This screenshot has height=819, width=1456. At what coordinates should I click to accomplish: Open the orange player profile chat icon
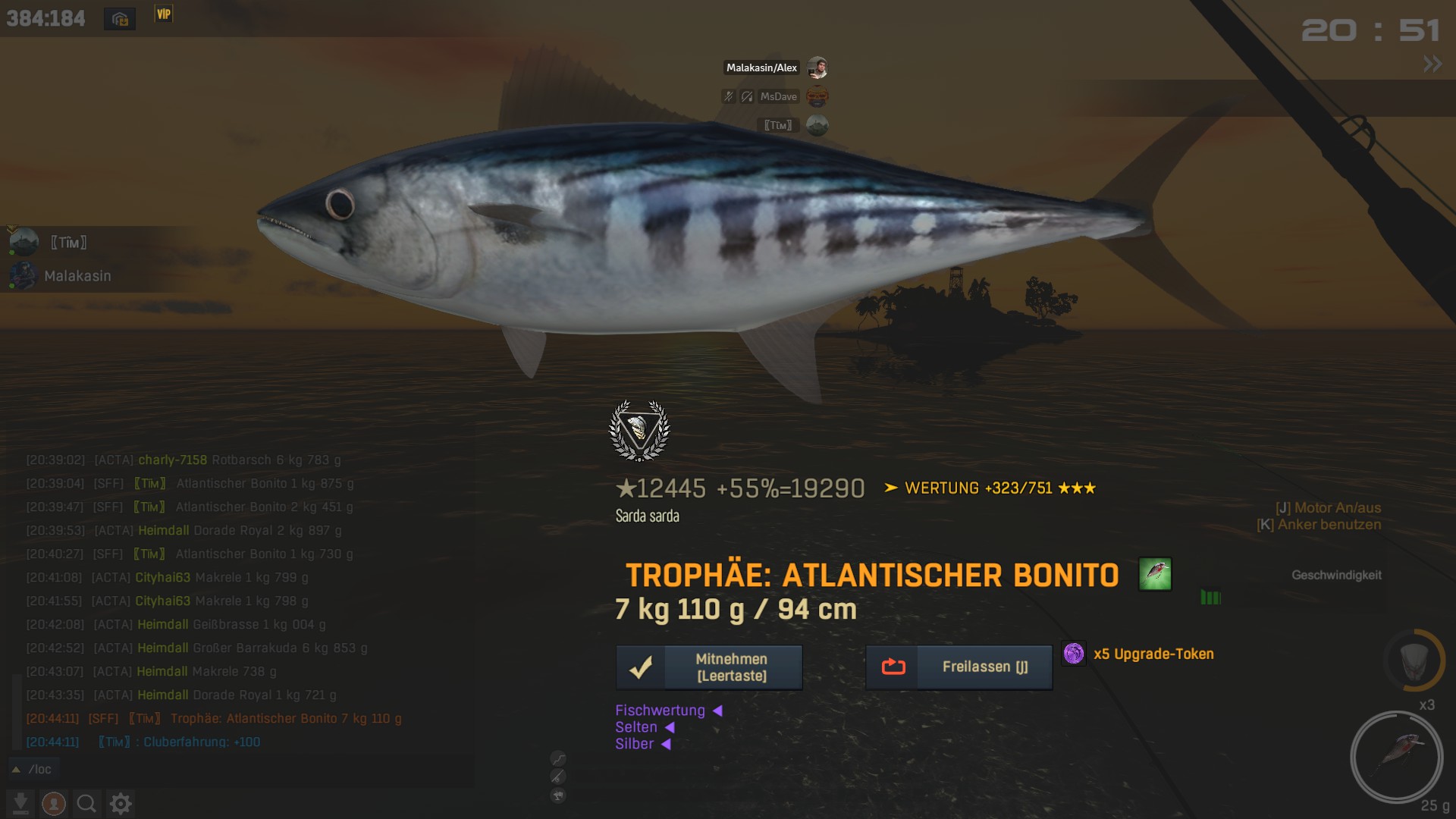click(53, 803)
